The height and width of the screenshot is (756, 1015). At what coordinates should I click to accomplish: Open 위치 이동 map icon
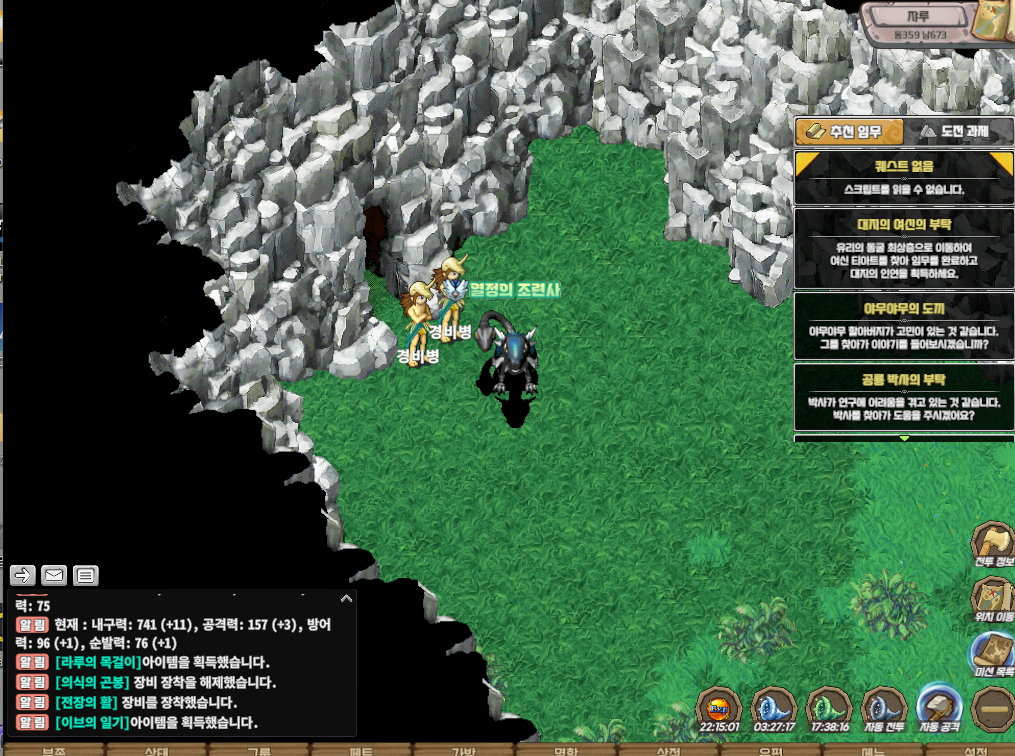(x=993, y=600)
